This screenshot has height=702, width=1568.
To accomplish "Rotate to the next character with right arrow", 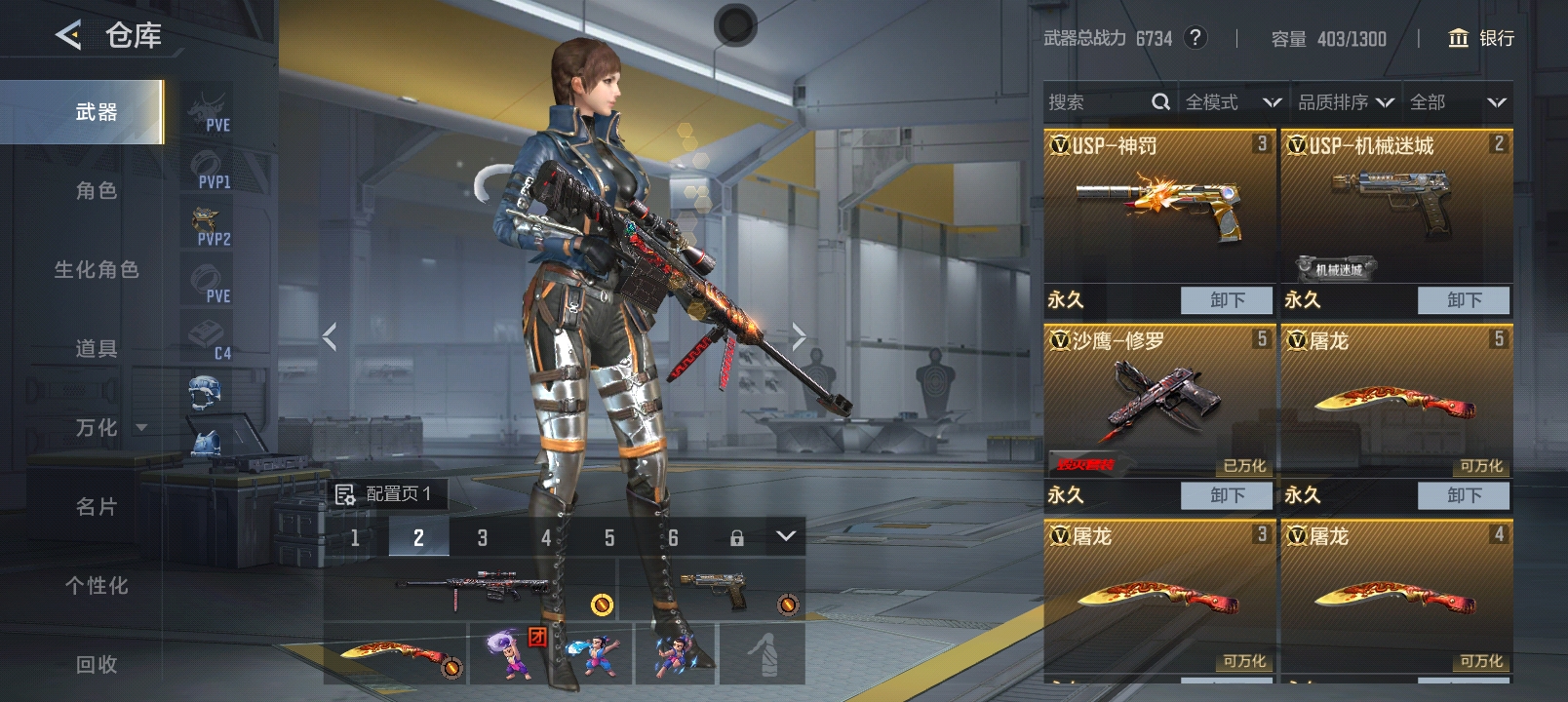I will click(x=799, y=337).
